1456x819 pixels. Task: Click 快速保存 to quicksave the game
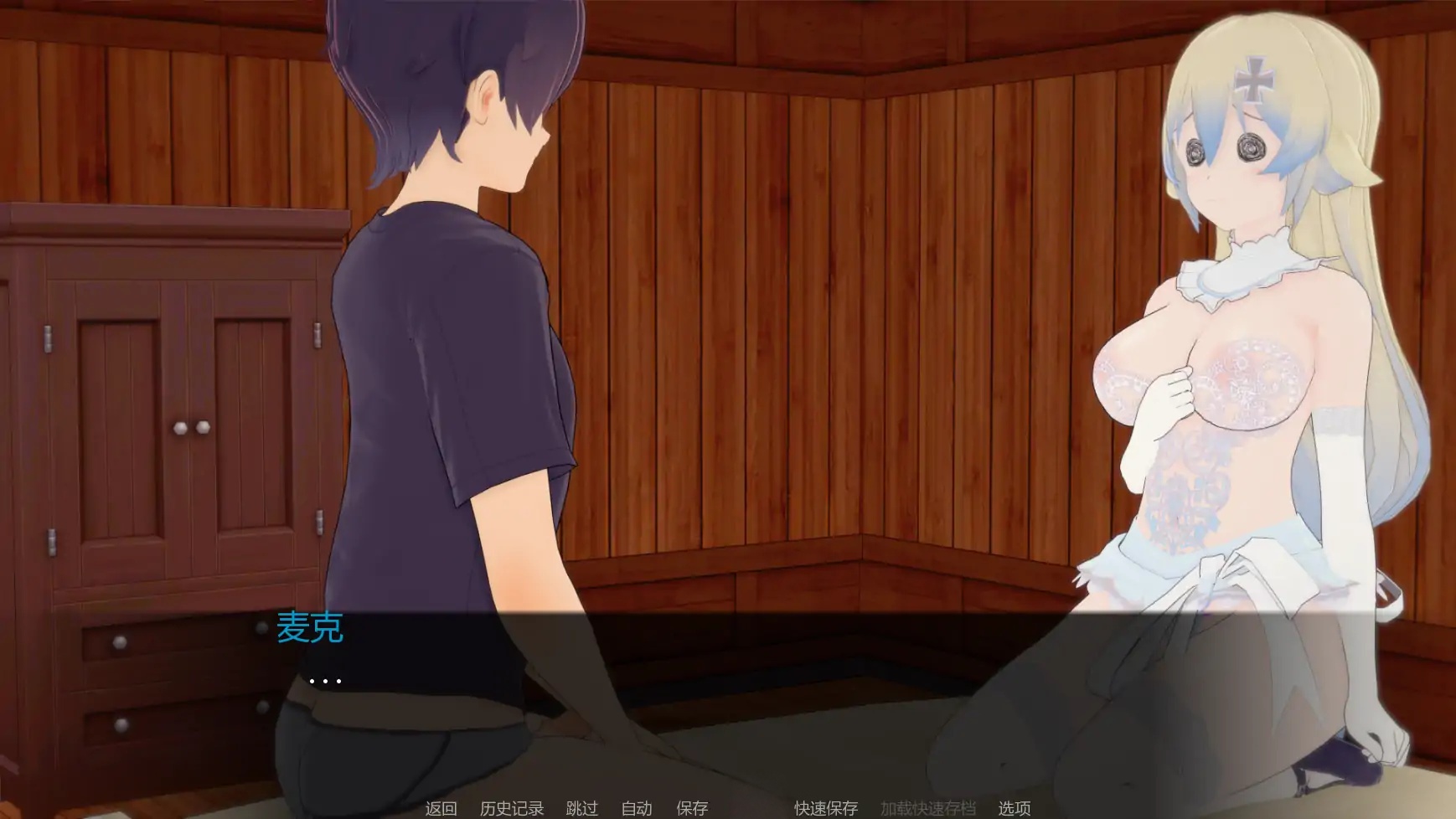pos(824,809)
